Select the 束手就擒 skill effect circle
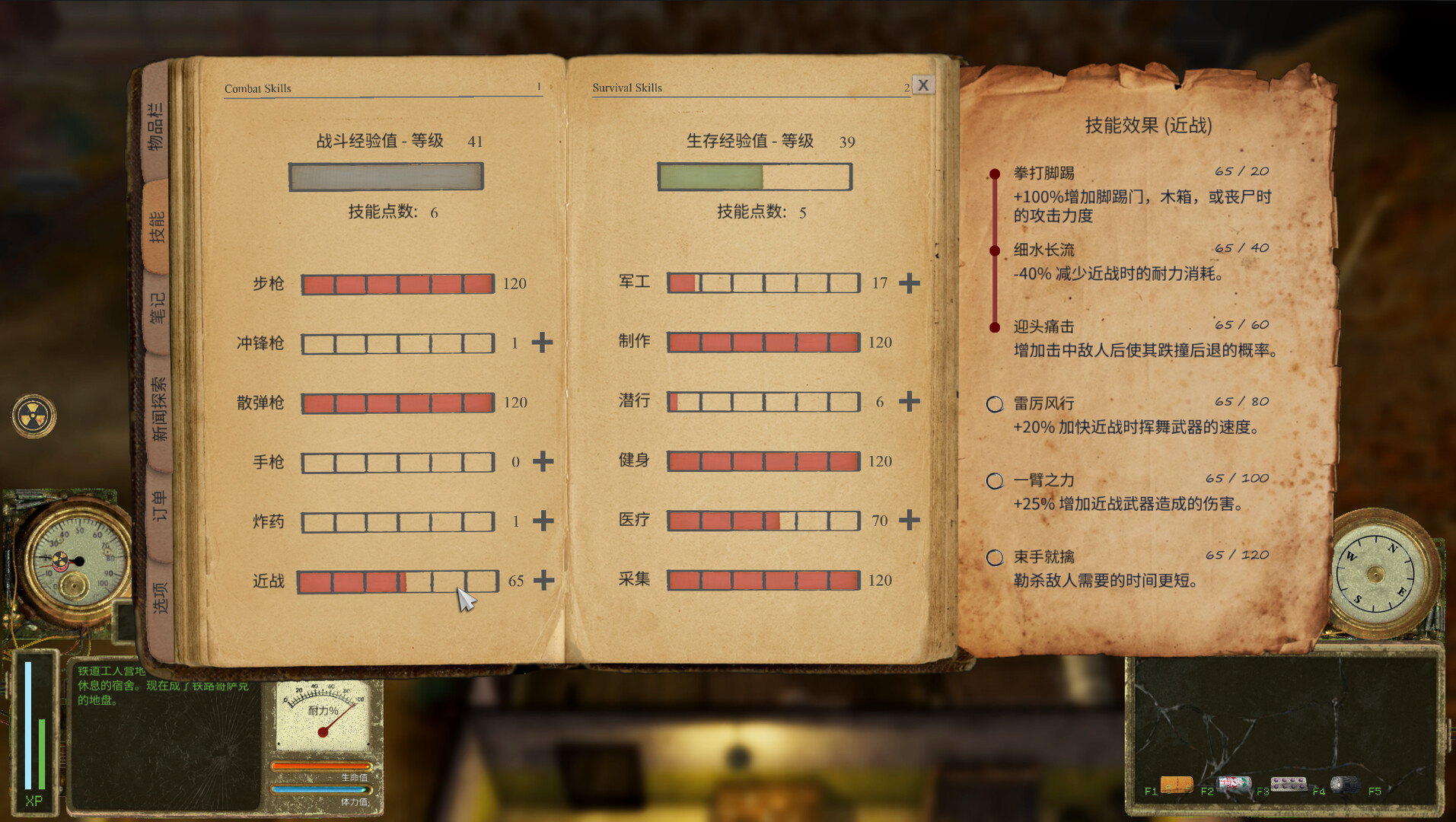The height and width of the screenshot is (822, 1456). pyautogui.click(x=994, y=557)
